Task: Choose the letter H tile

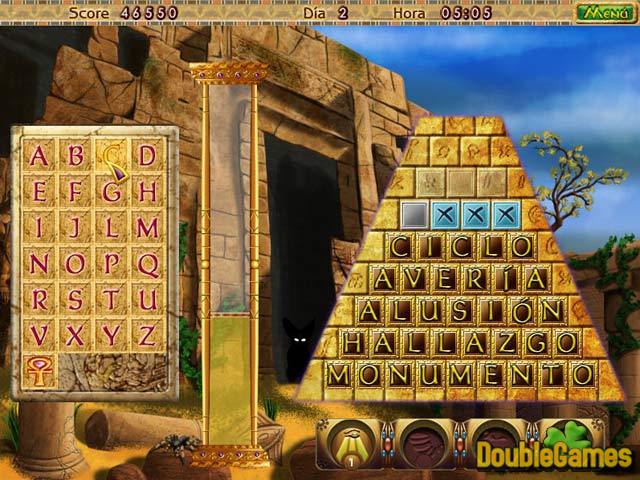Action: [x=148, y=192]
